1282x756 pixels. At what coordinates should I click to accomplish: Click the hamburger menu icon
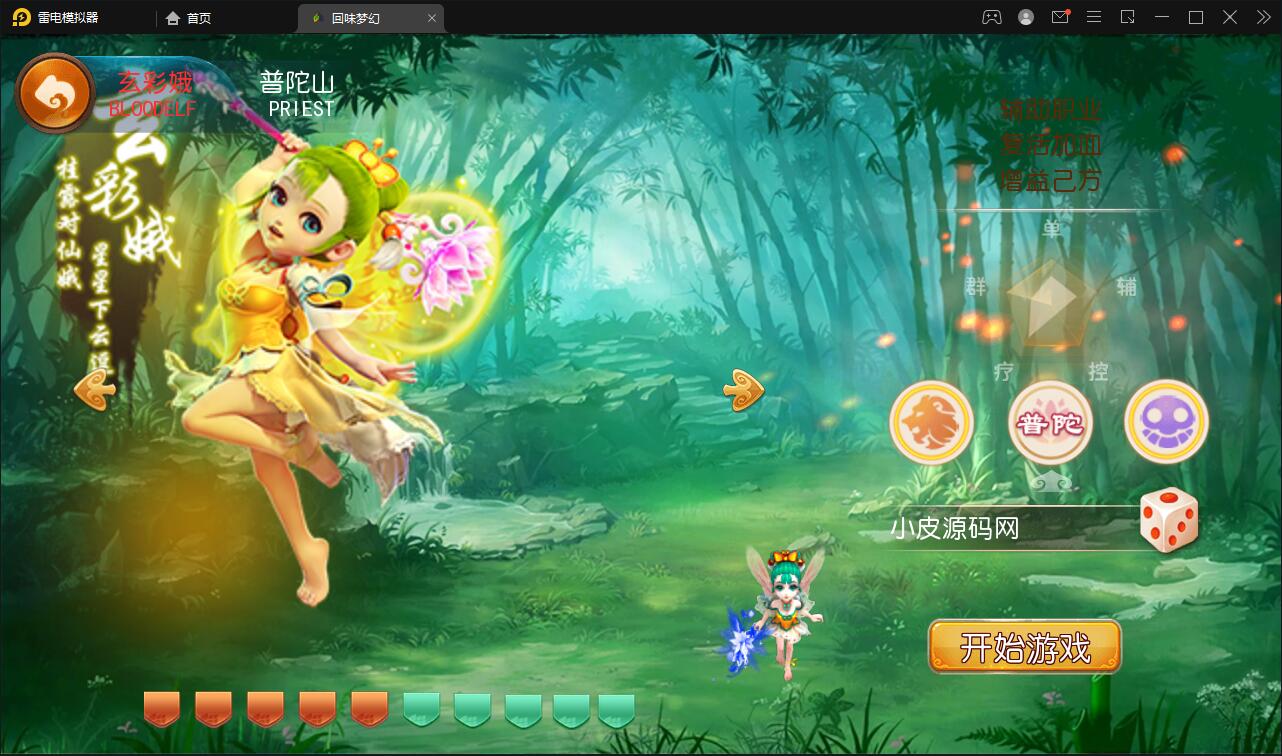1094,17
